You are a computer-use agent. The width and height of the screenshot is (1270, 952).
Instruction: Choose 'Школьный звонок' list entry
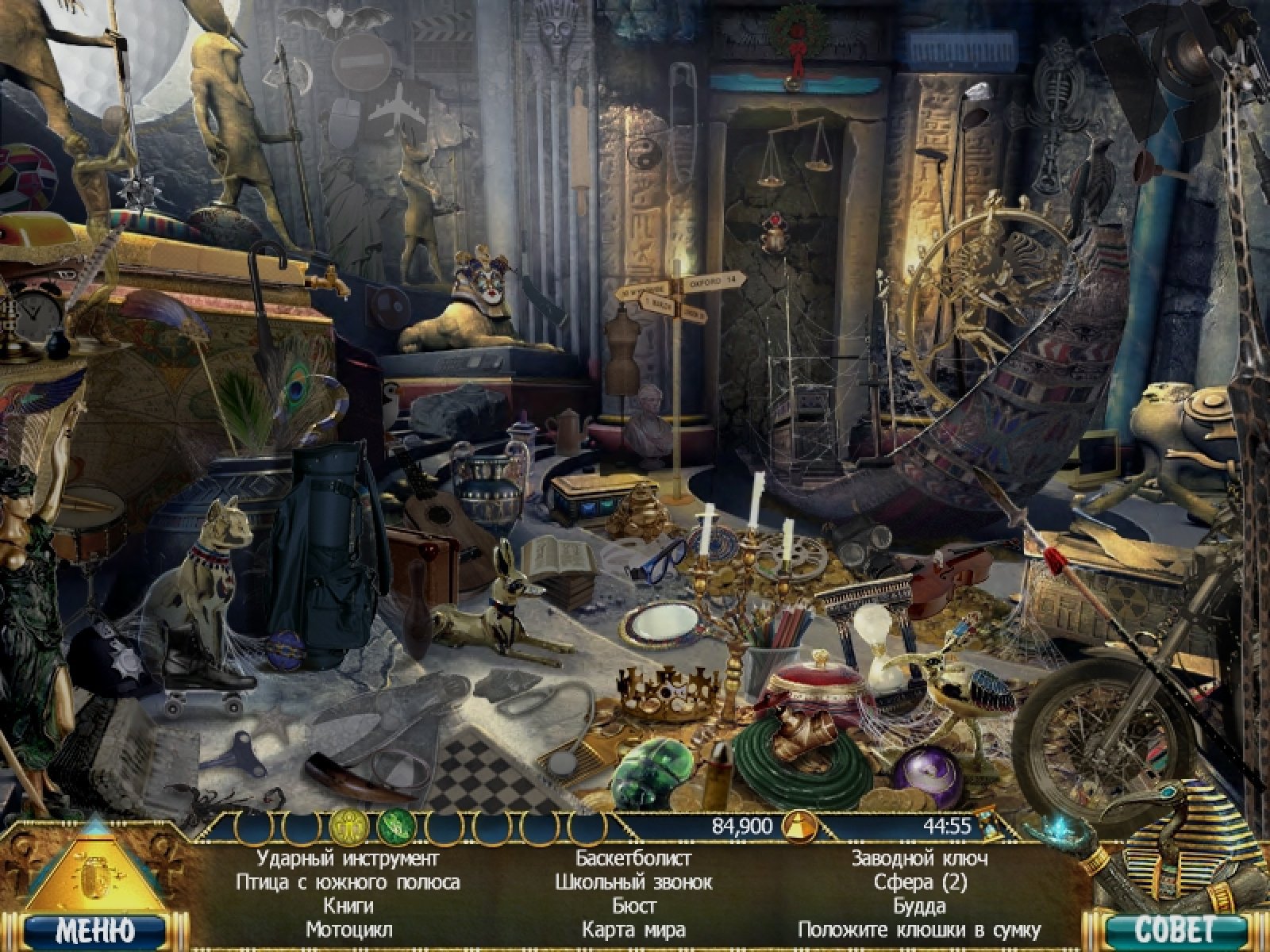coord(633,882)
